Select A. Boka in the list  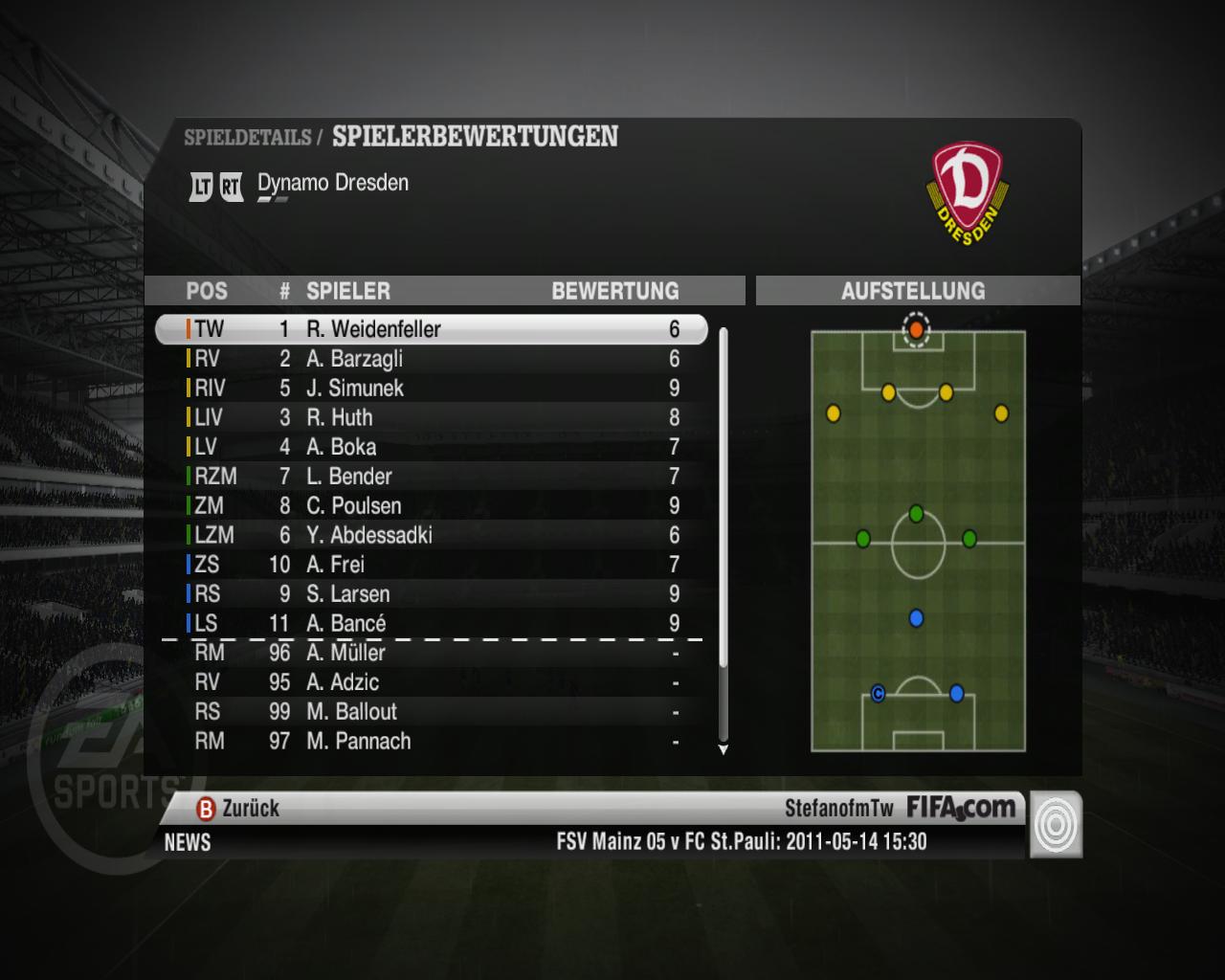click(431, 447)
